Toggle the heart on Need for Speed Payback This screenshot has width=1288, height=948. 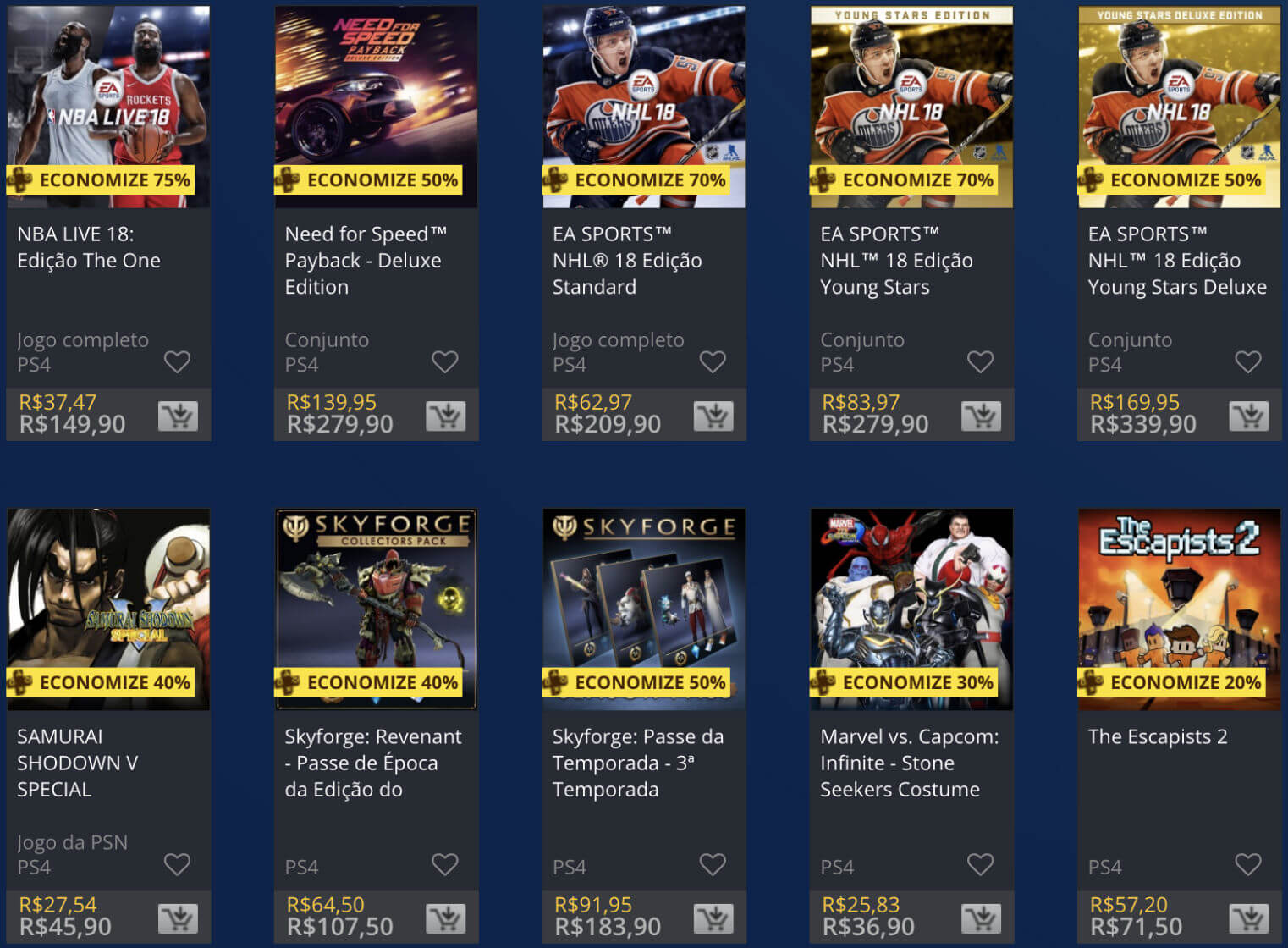pos(446,361)
